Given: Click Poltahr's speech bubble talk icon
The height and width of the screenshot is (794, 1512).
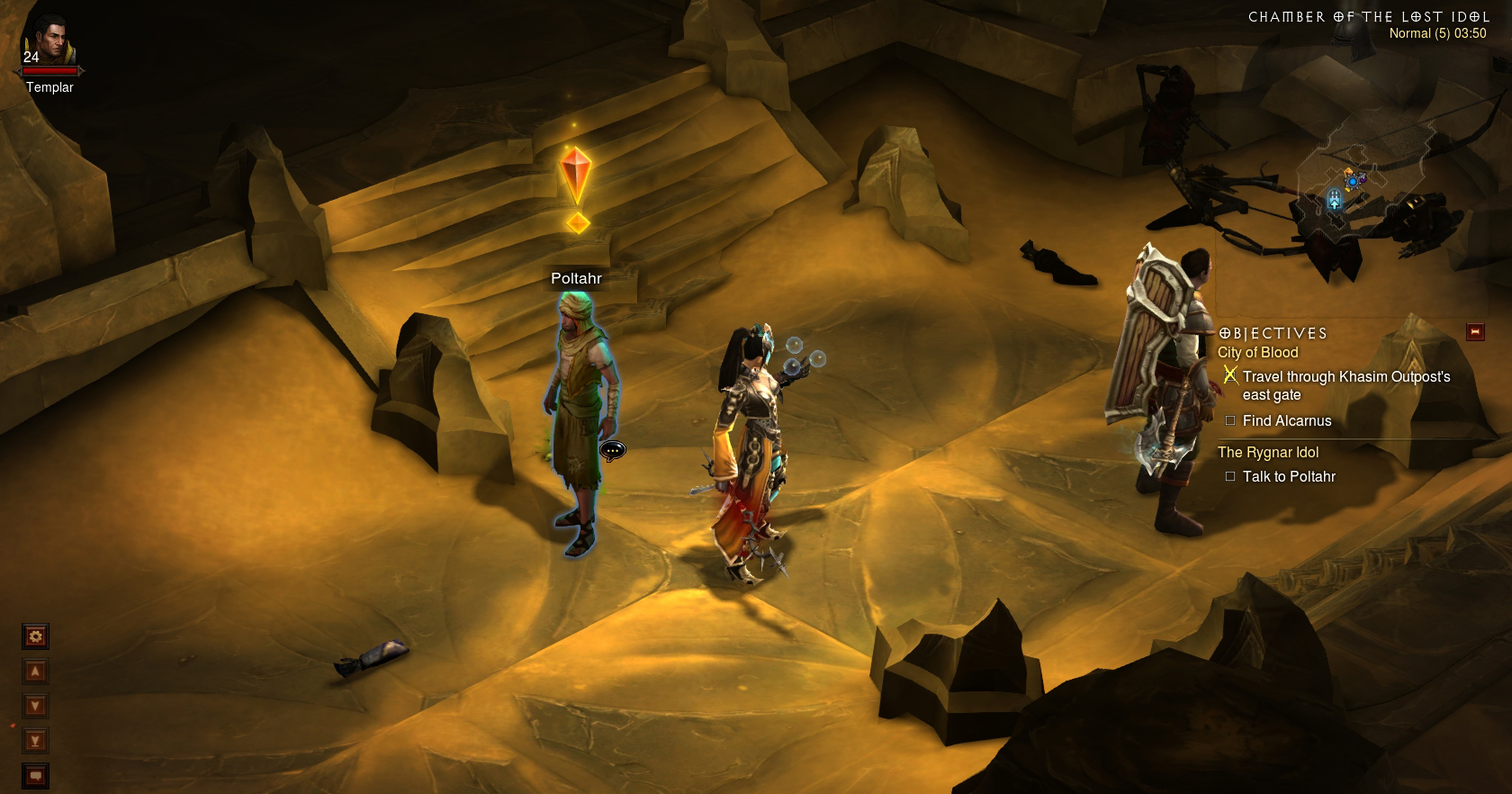Looking at the screenshot, I should (x=612, y=450).
